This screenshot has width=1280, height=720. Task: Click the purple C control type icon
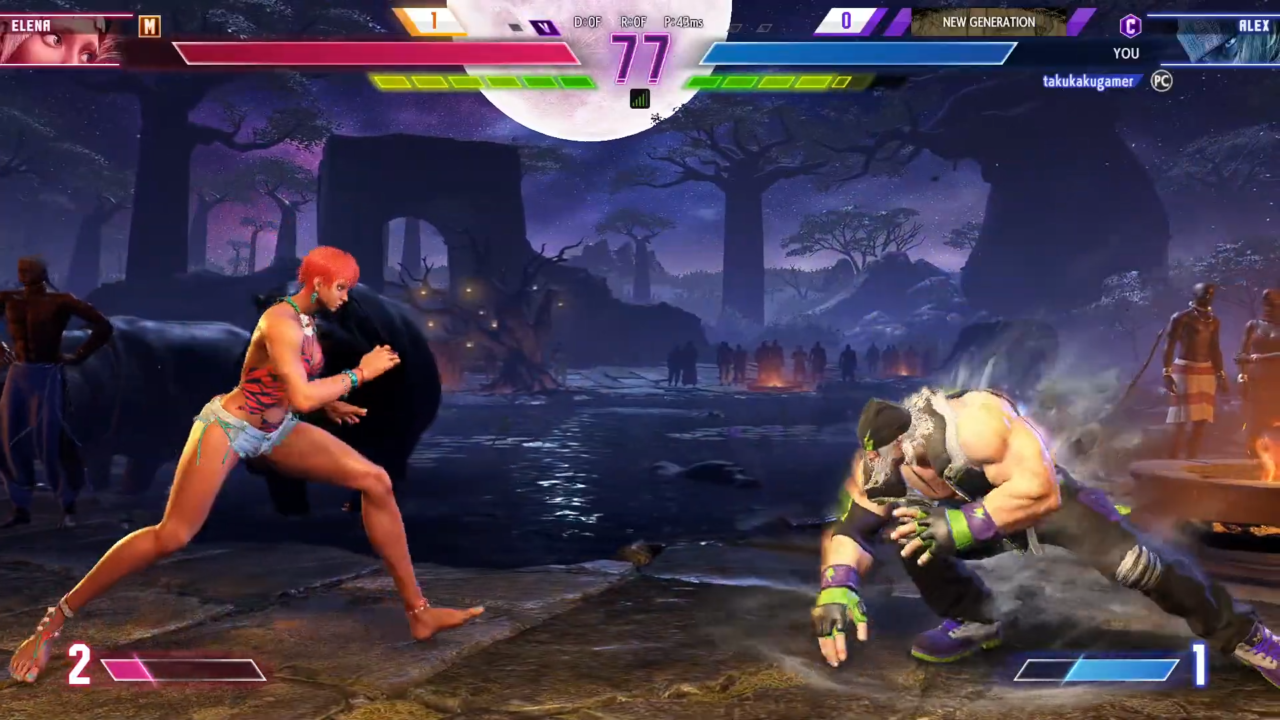coord(1130,26)
